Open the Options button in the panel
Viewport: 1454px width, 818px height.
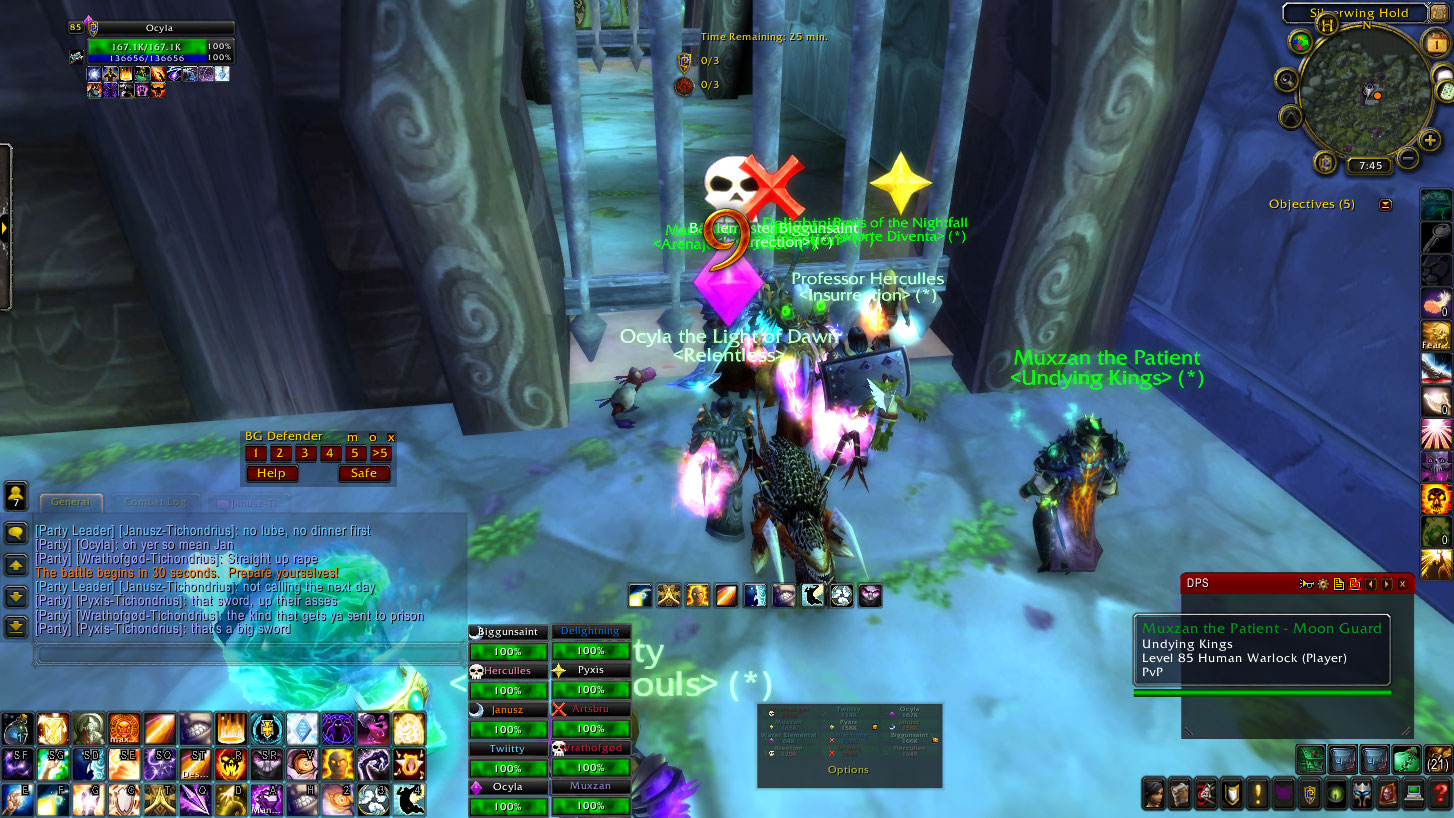[848, 770]
